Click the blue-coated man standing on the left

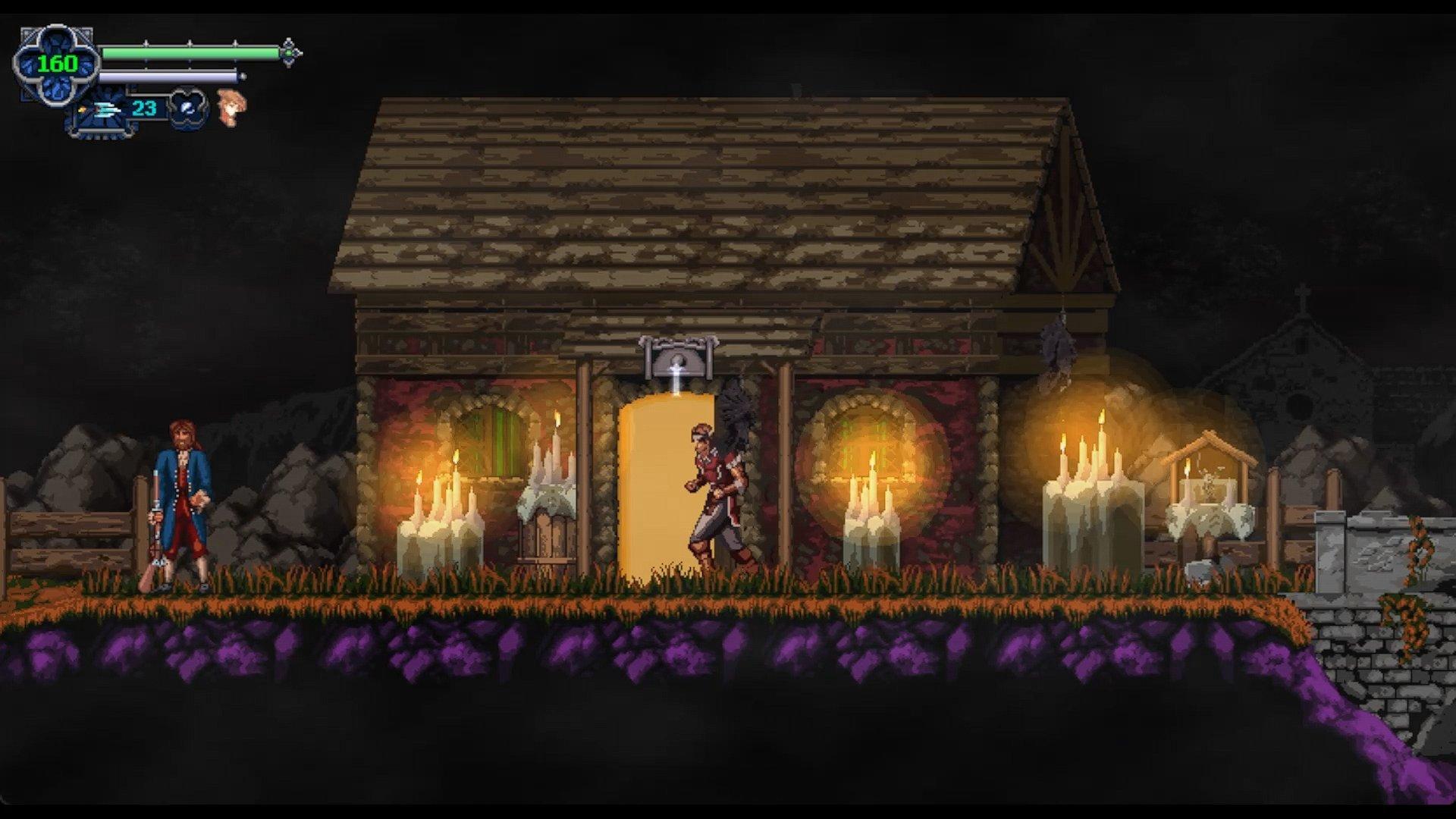coord(182,493)
